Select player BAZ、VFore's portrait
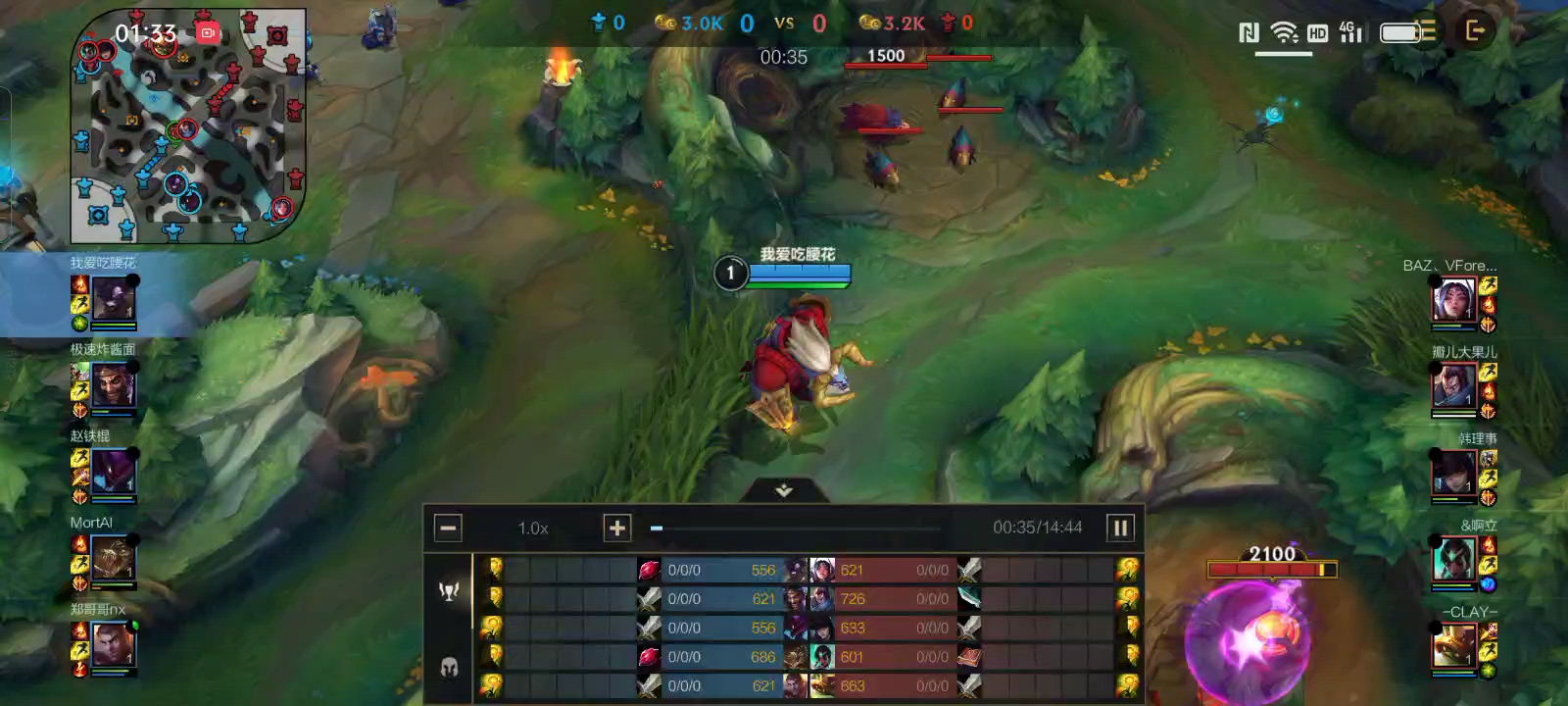Screen dimensions: 1568x706 [x=1453, y=299]
